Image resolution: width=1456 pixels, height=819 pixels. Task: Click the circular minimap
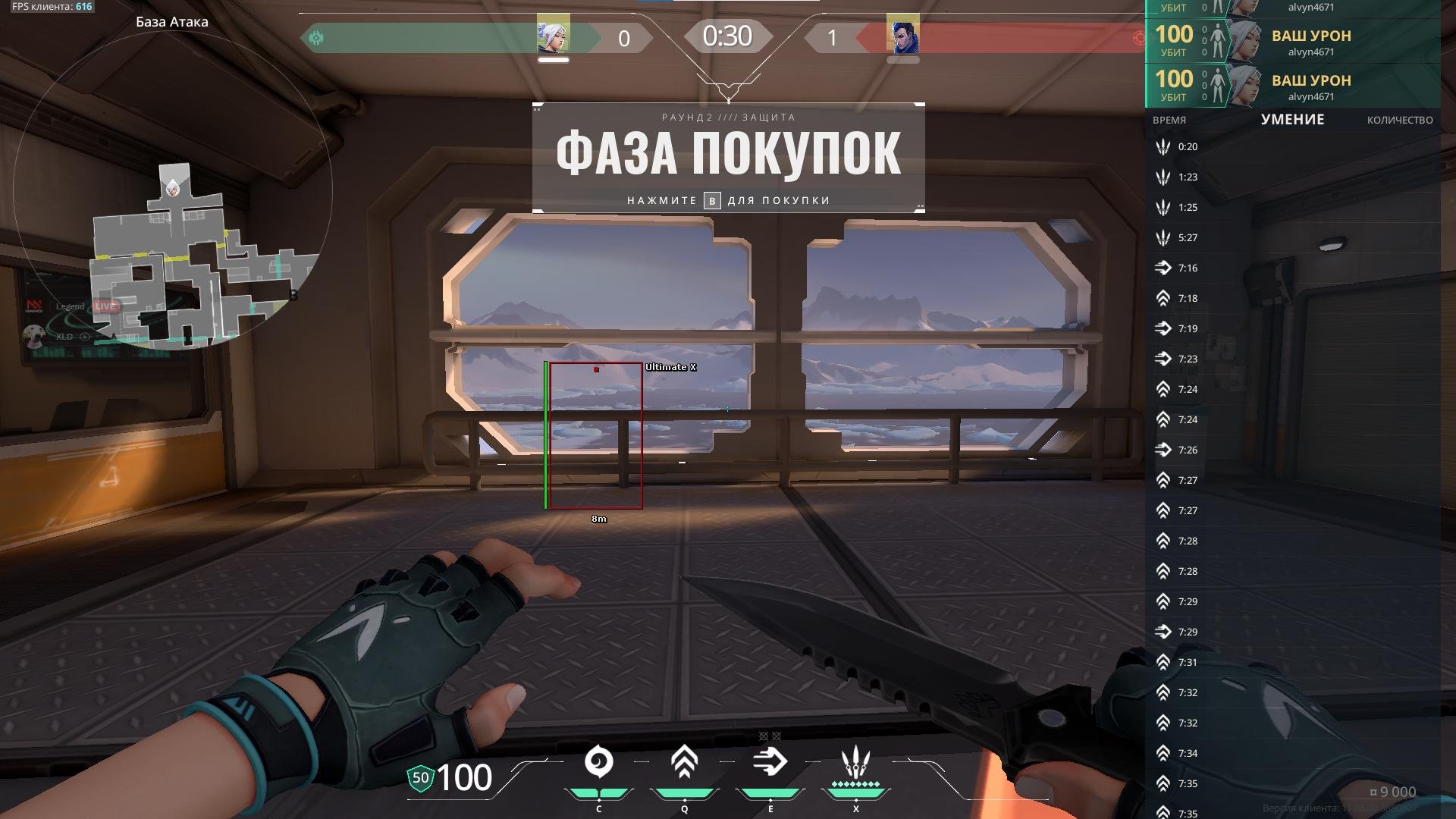[173, 190]
